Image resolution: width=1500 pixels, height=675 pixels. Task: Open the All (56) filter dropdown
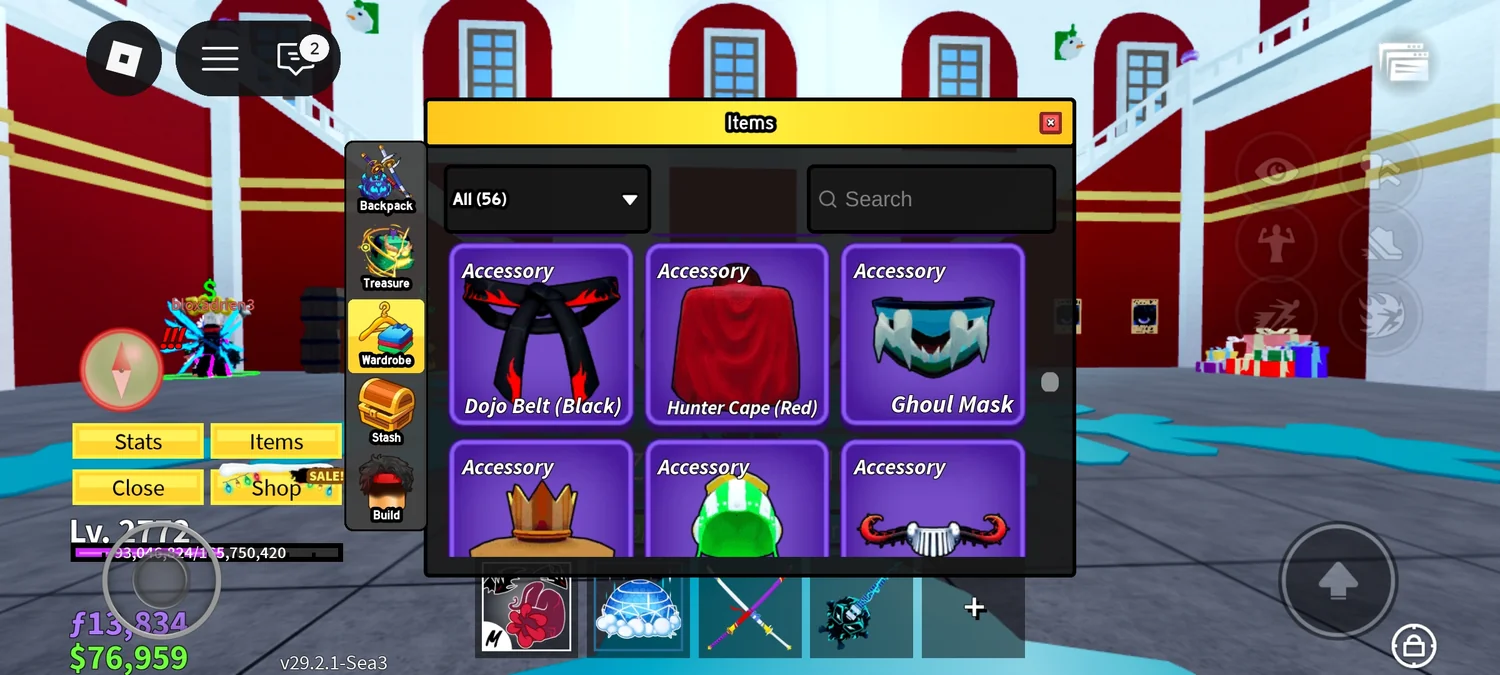pos(547,199)
